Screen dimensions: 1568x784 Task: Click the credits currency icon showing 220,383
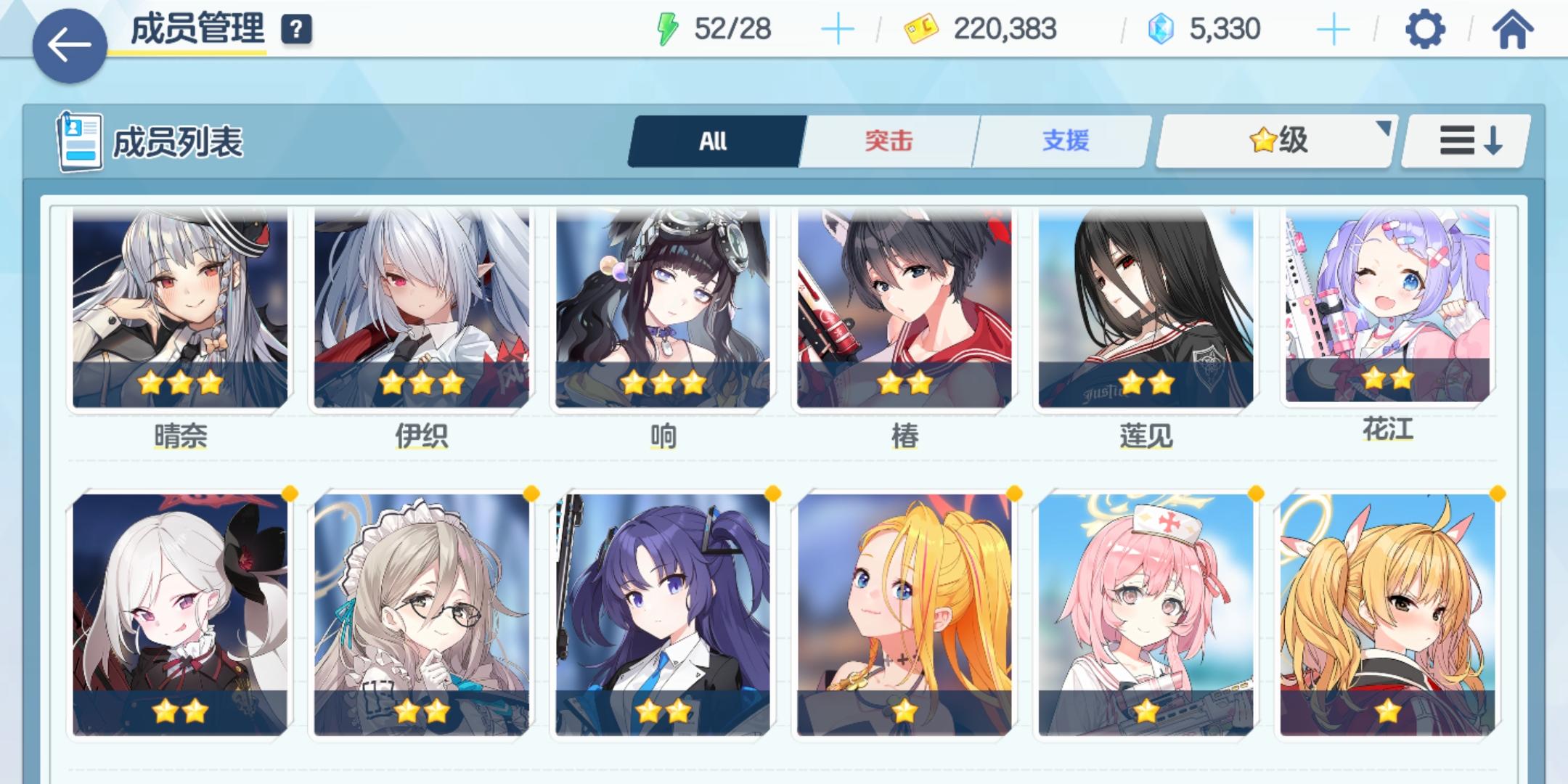919,29
